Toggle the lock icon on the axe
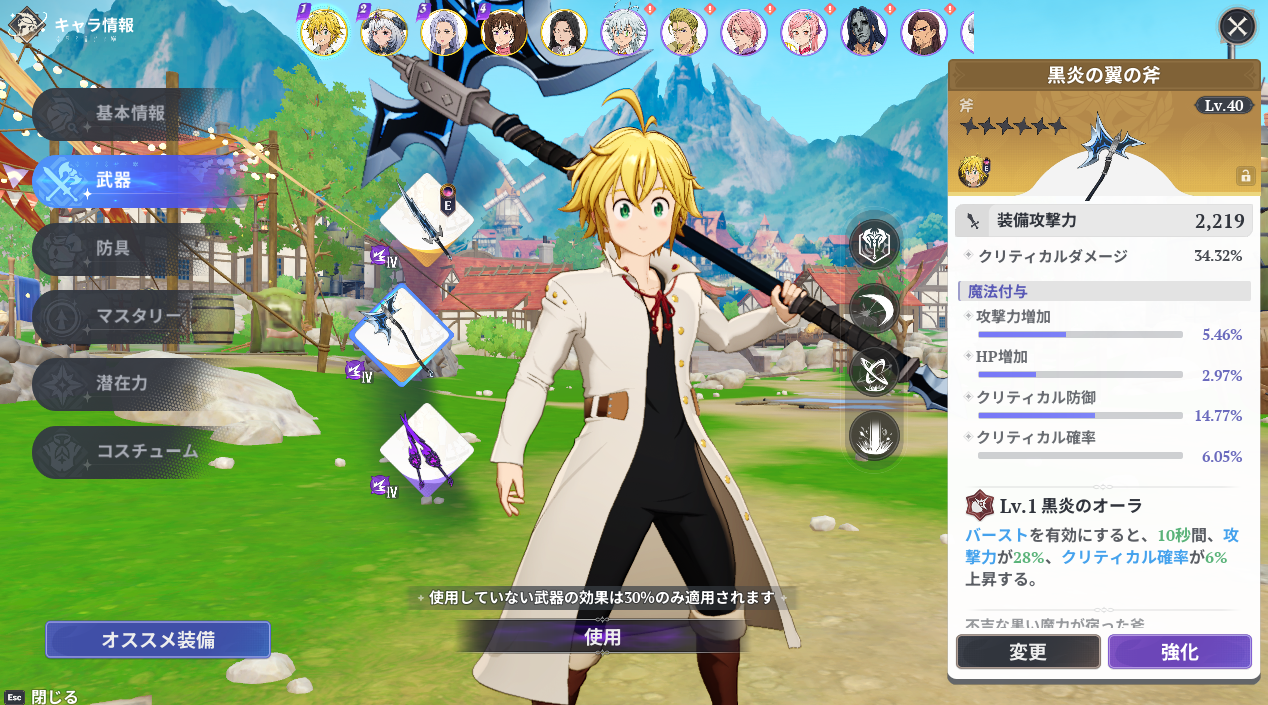This screenshot has width=1268, height=705. coord(1245,176)
